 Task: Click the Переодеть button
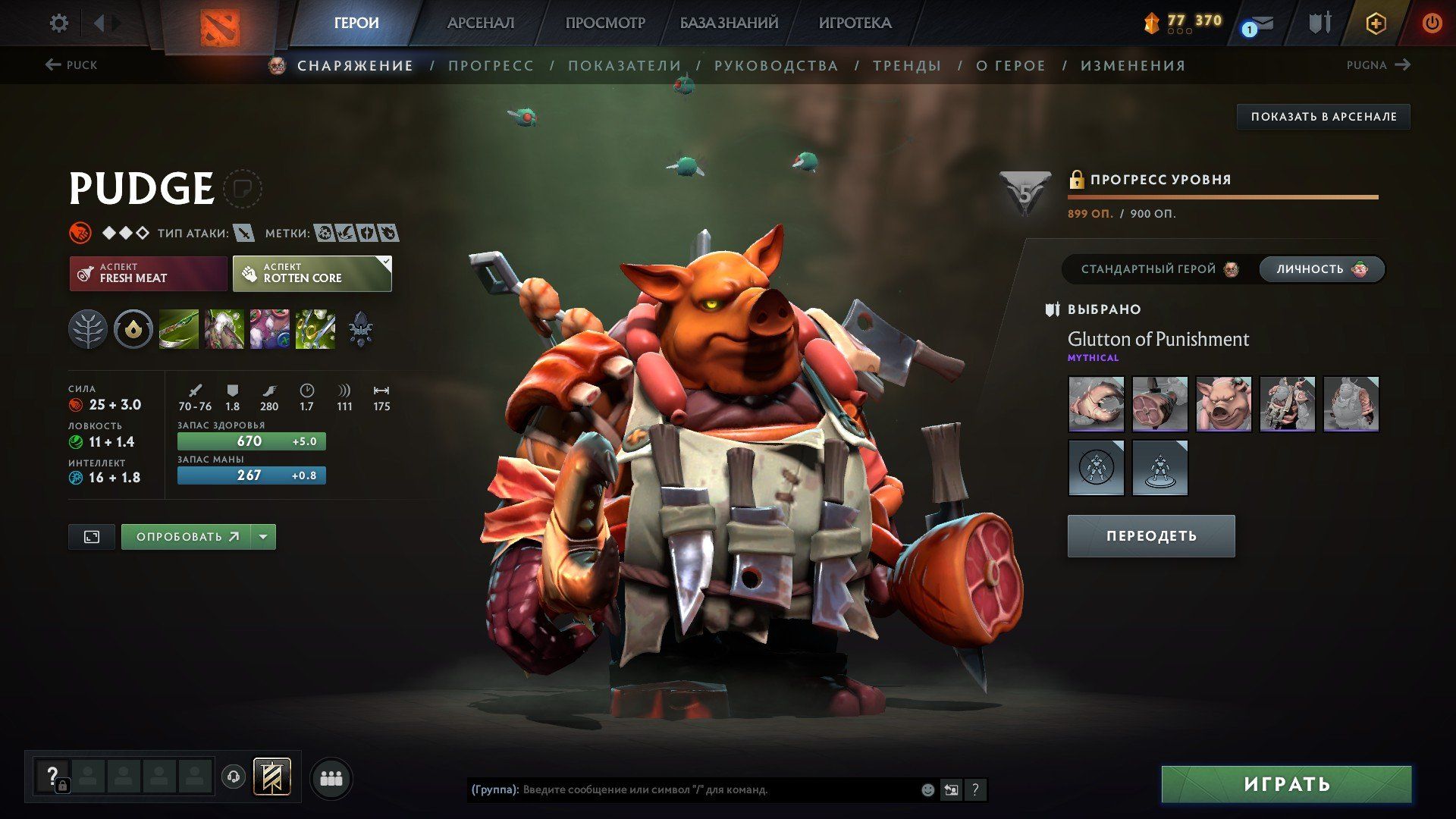1150,536
